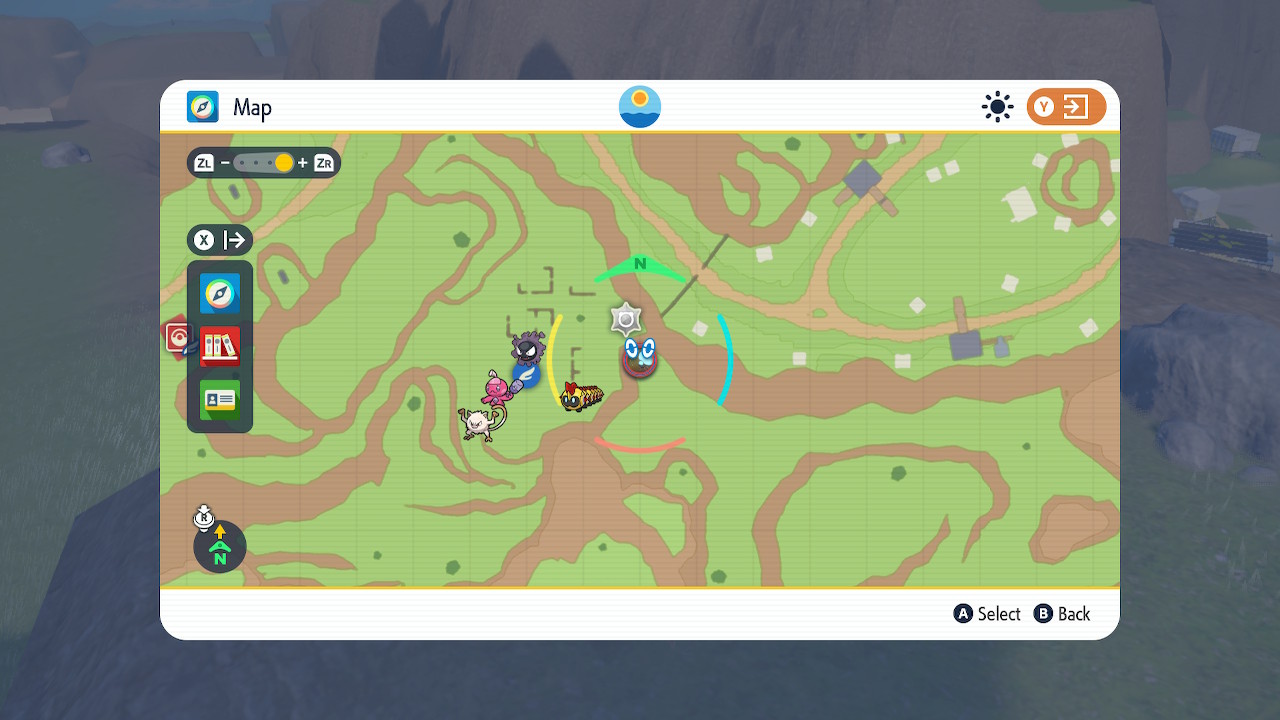This screenshot has height=720, width=1280.
Task: Click the A Select prompt
Action: click(987, 614)
